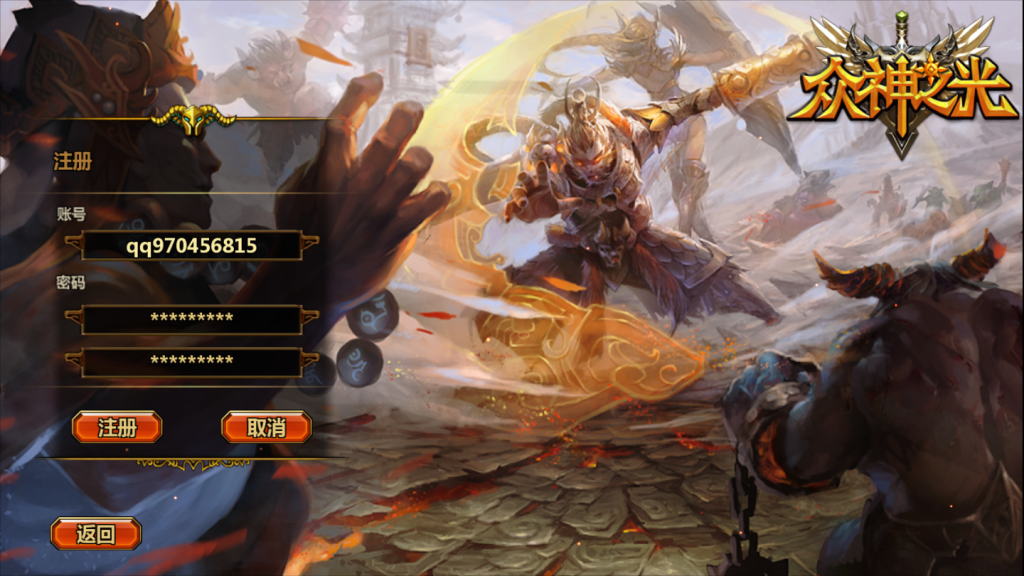The image size is (1024, 576).
Task: Go back using the 返回 button
Action: click(x=96, y=534)
